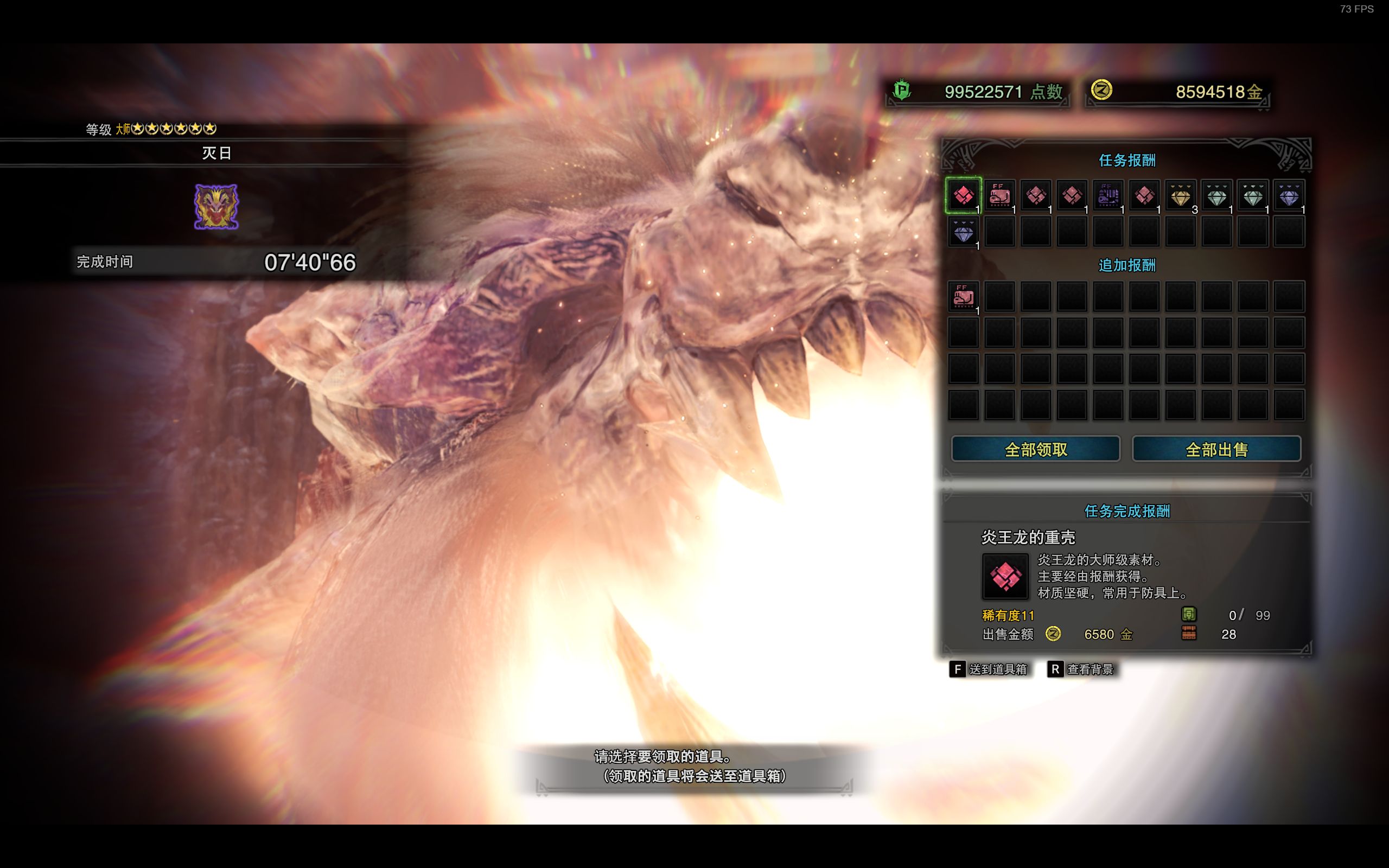Pick the pink ticket in 任务报酬 rewards
Screen dimensions: 1389x868
[x=999, y=196]
